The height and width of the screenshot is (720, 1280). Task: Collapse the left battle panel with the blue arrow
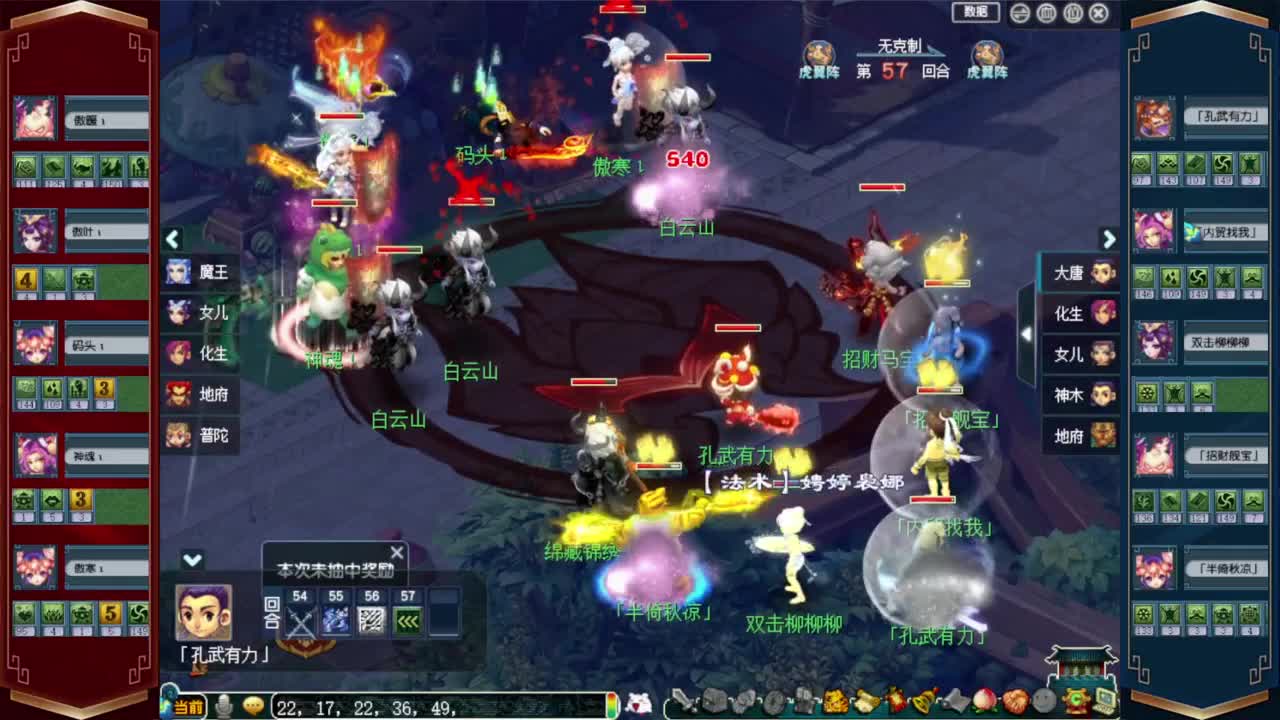pos(172,240)
